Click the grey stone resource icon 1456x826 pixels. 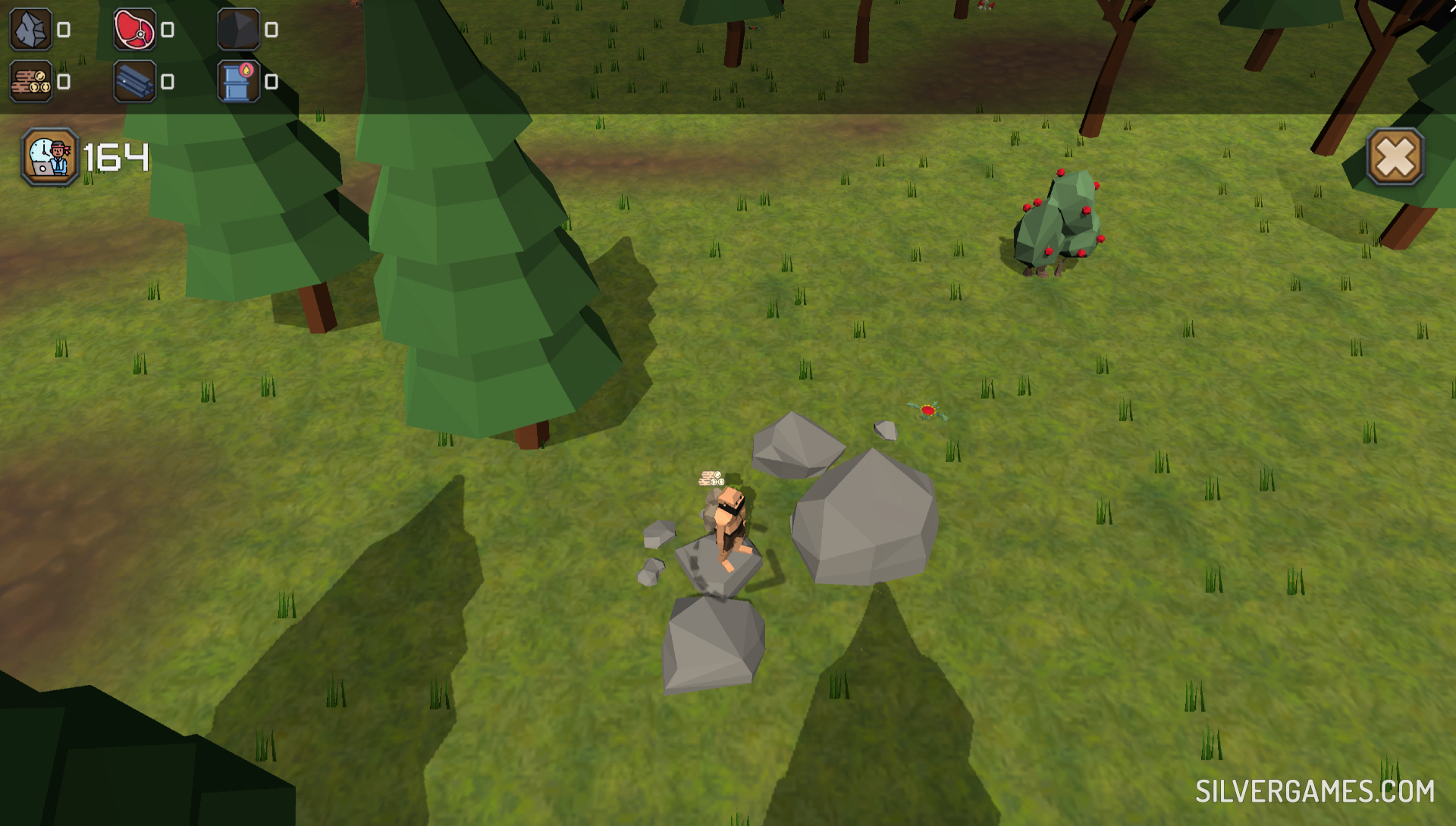31,30
